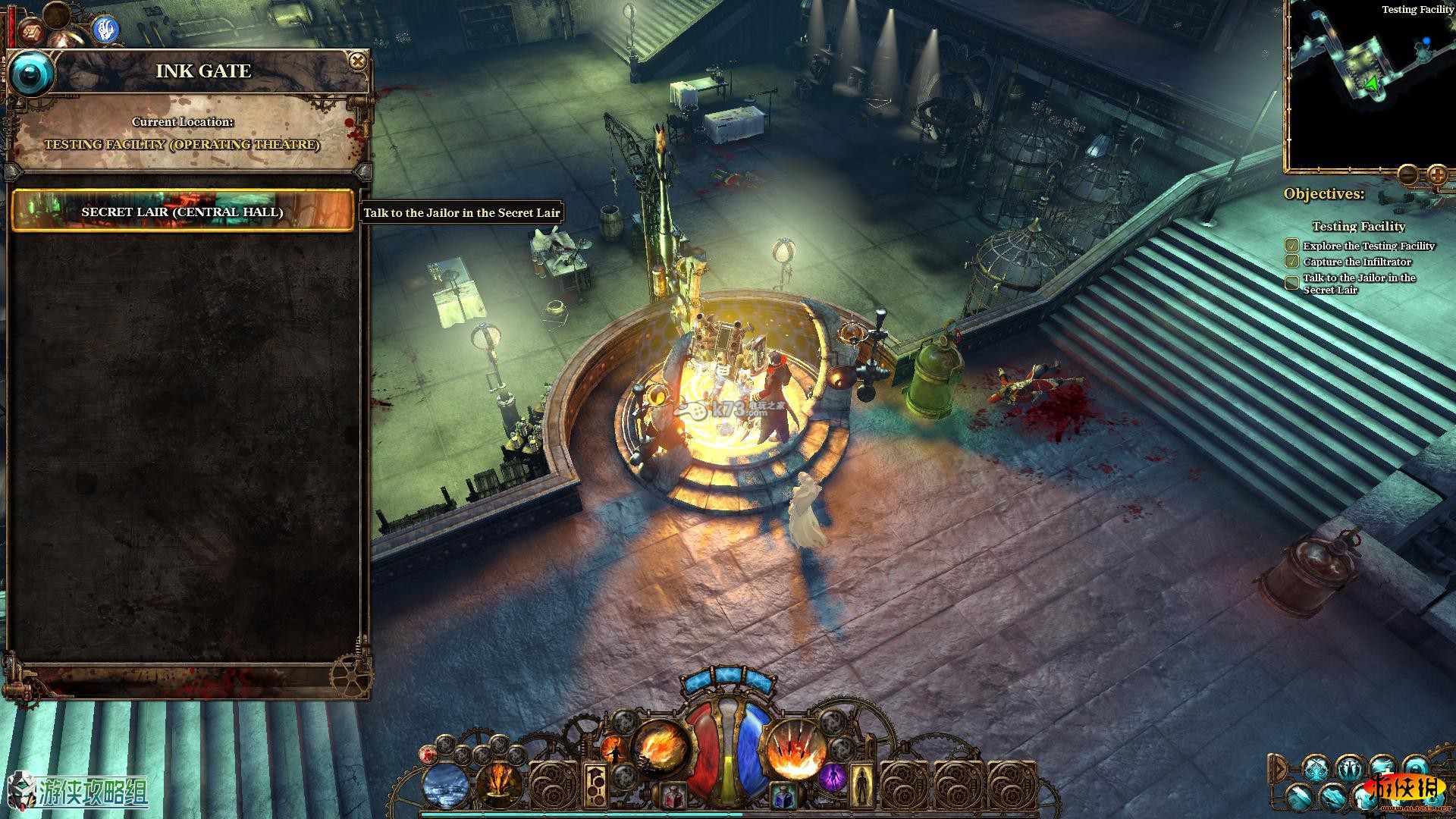
Task: Expand the bottom-right menu arrow
Action: click(x=1278, y=769)
